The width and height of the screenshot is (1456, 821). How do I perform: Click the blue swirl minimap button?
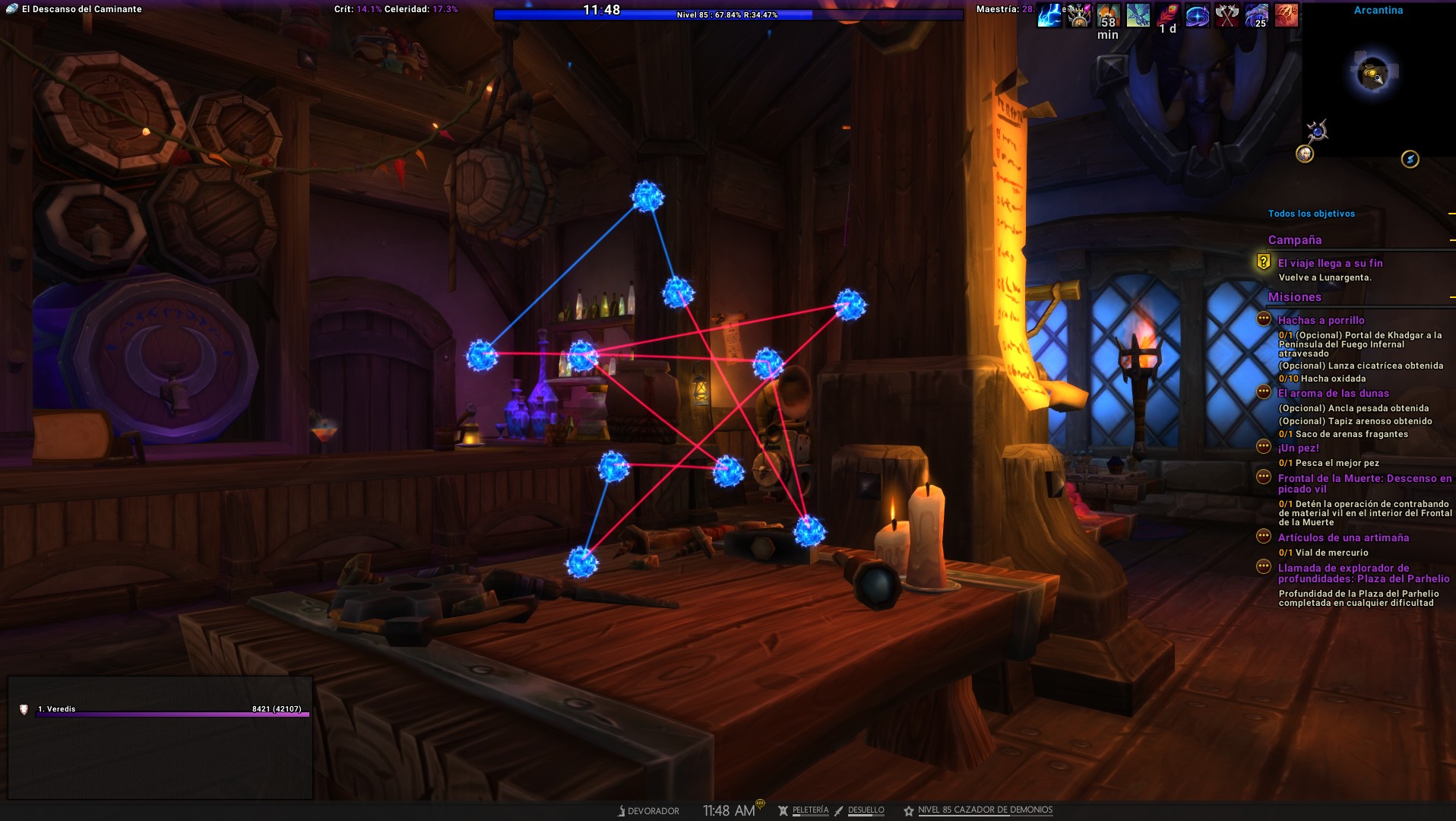point(1410,159)
